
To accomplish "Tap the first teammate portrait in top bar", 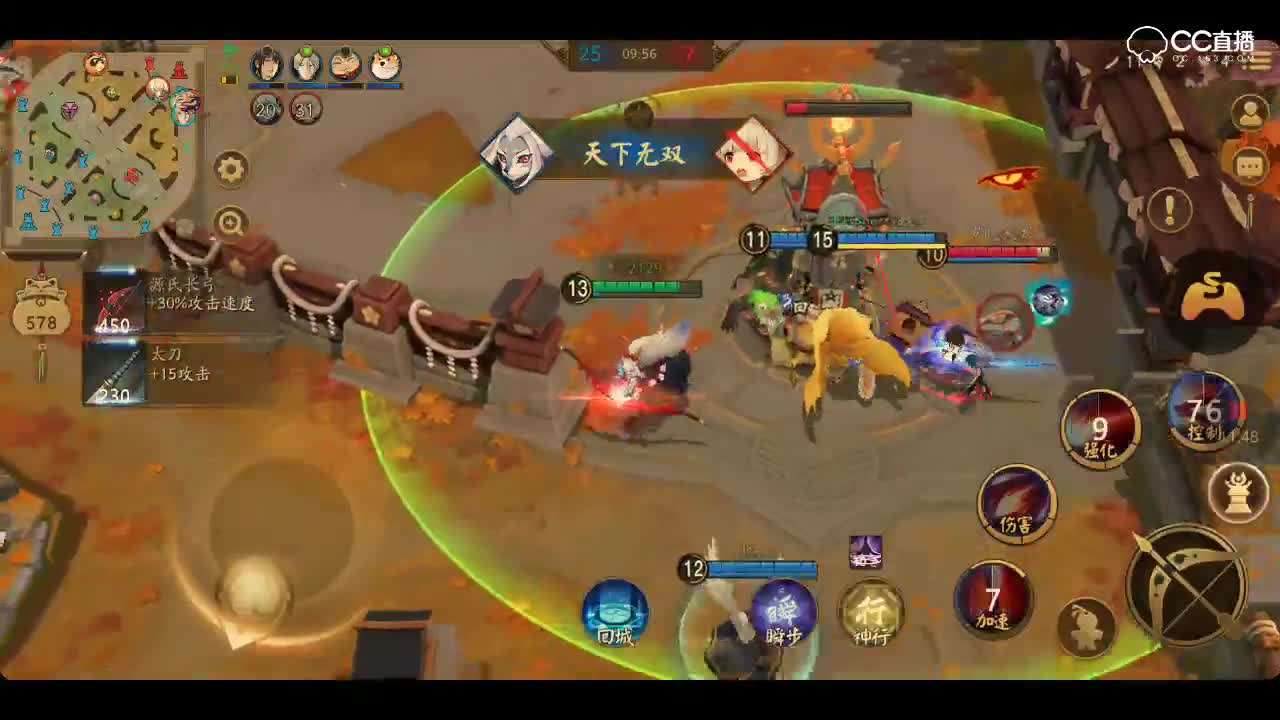I will 264,64.
